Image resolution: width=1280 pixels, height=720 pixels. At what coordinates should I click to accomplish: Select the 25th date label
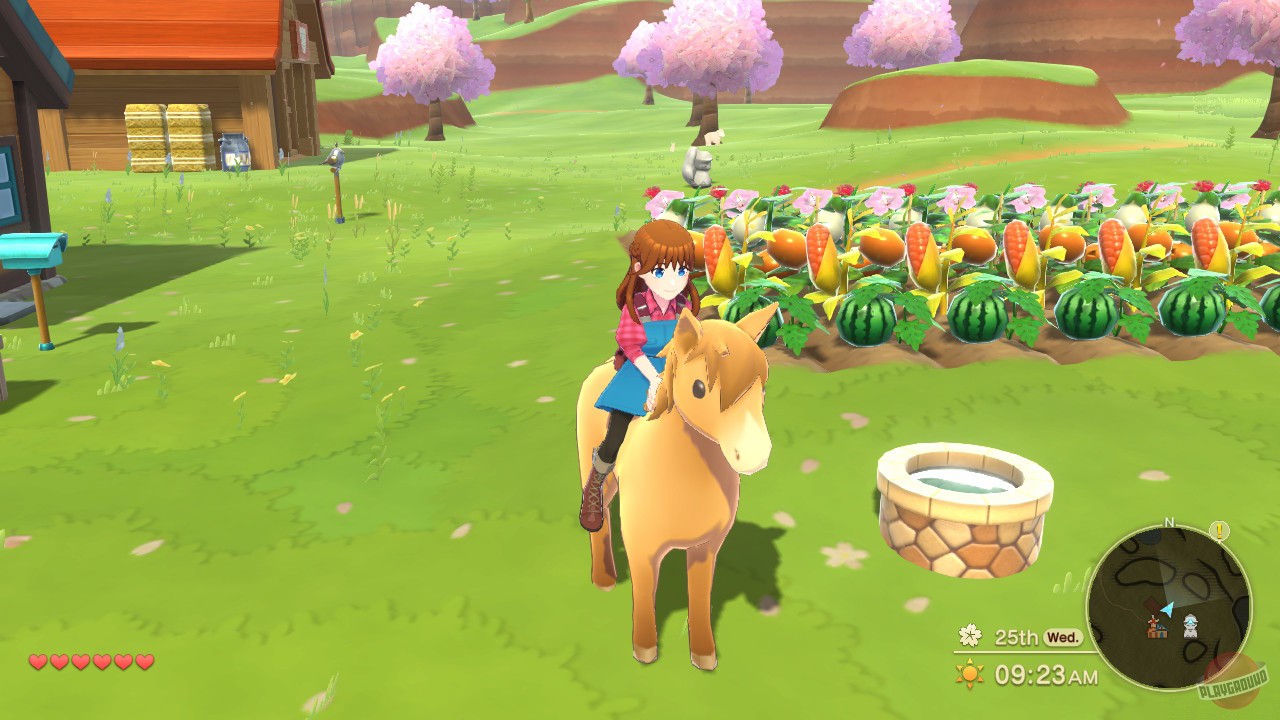pos(1016,636)
